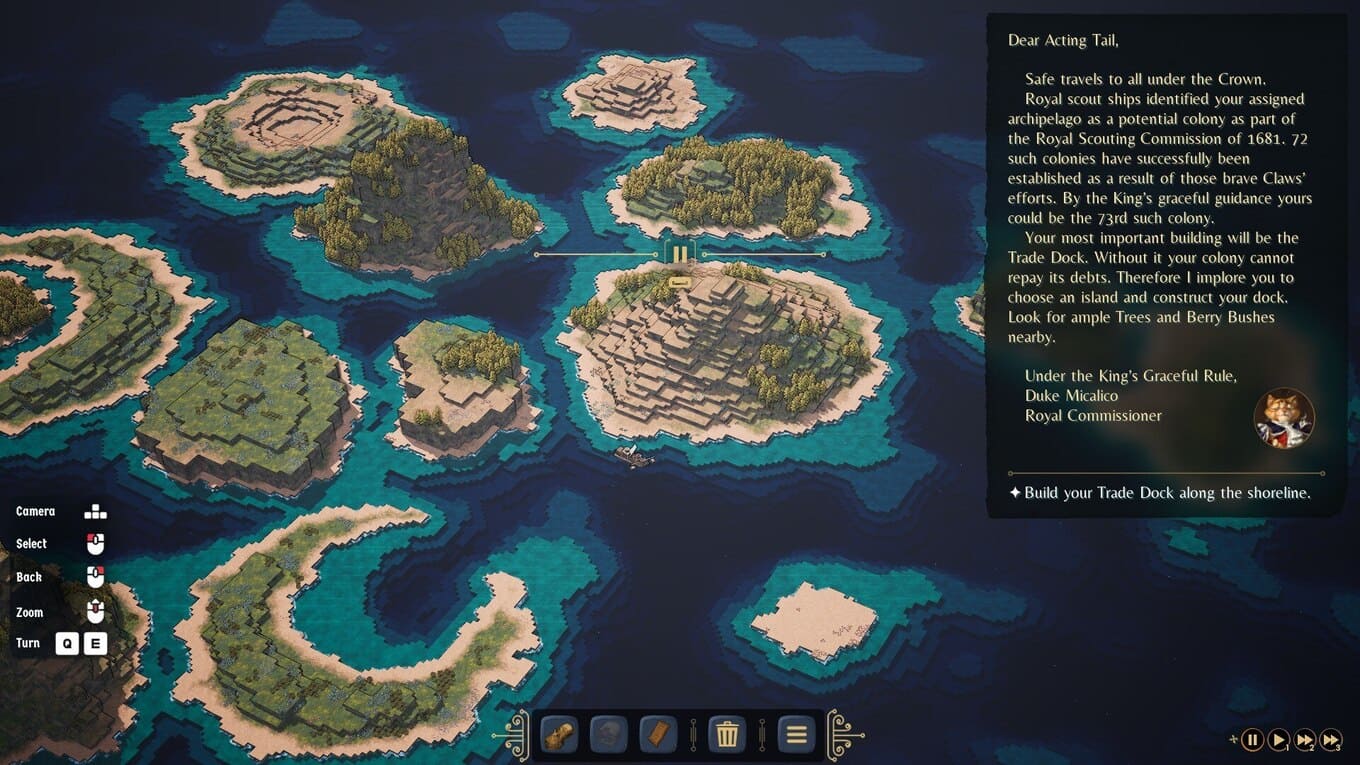Click Duke Micalico's cat portrait

(1284, 418)
